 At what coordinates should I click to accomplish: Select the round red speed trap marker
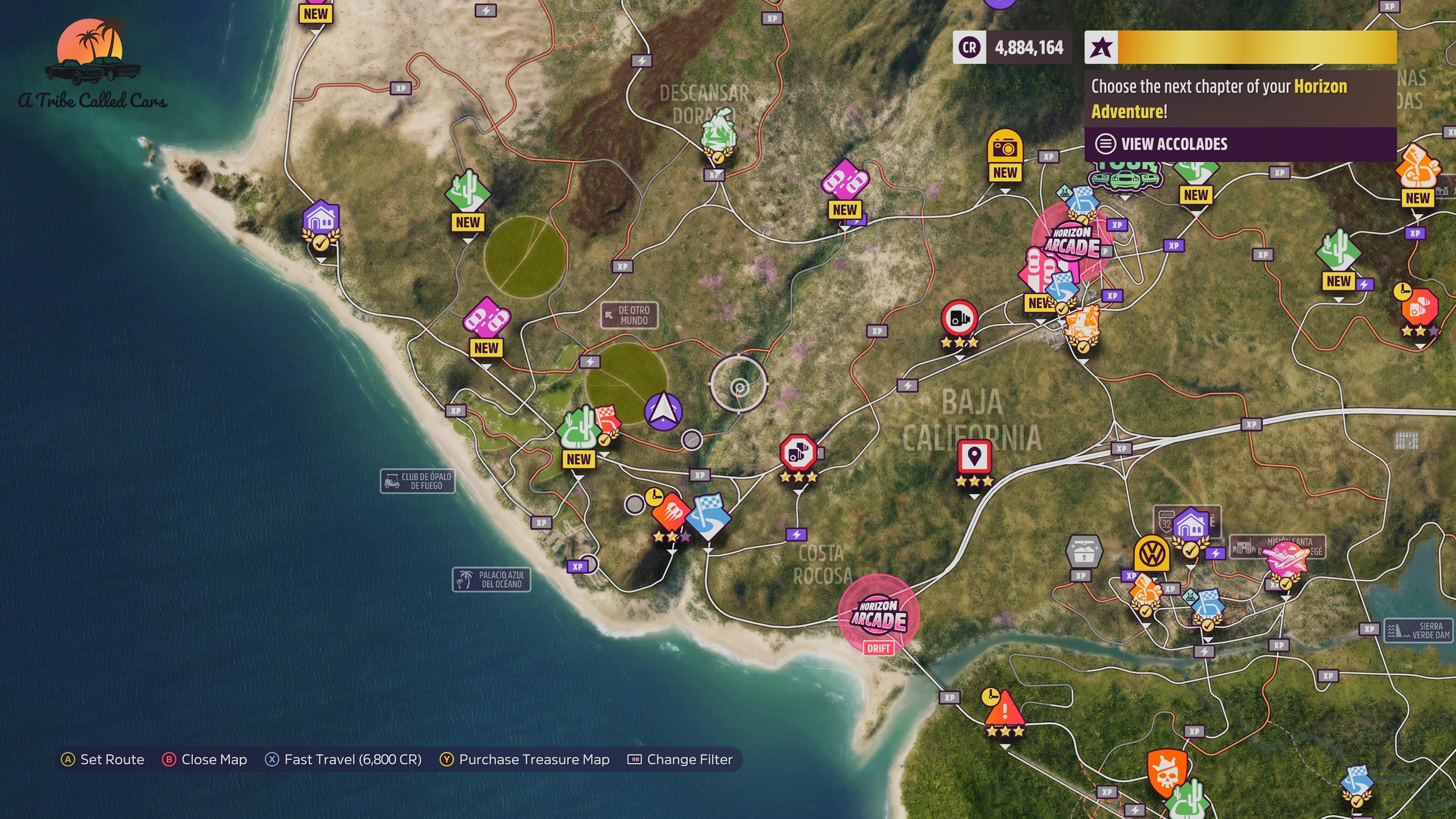coord(959,318)
